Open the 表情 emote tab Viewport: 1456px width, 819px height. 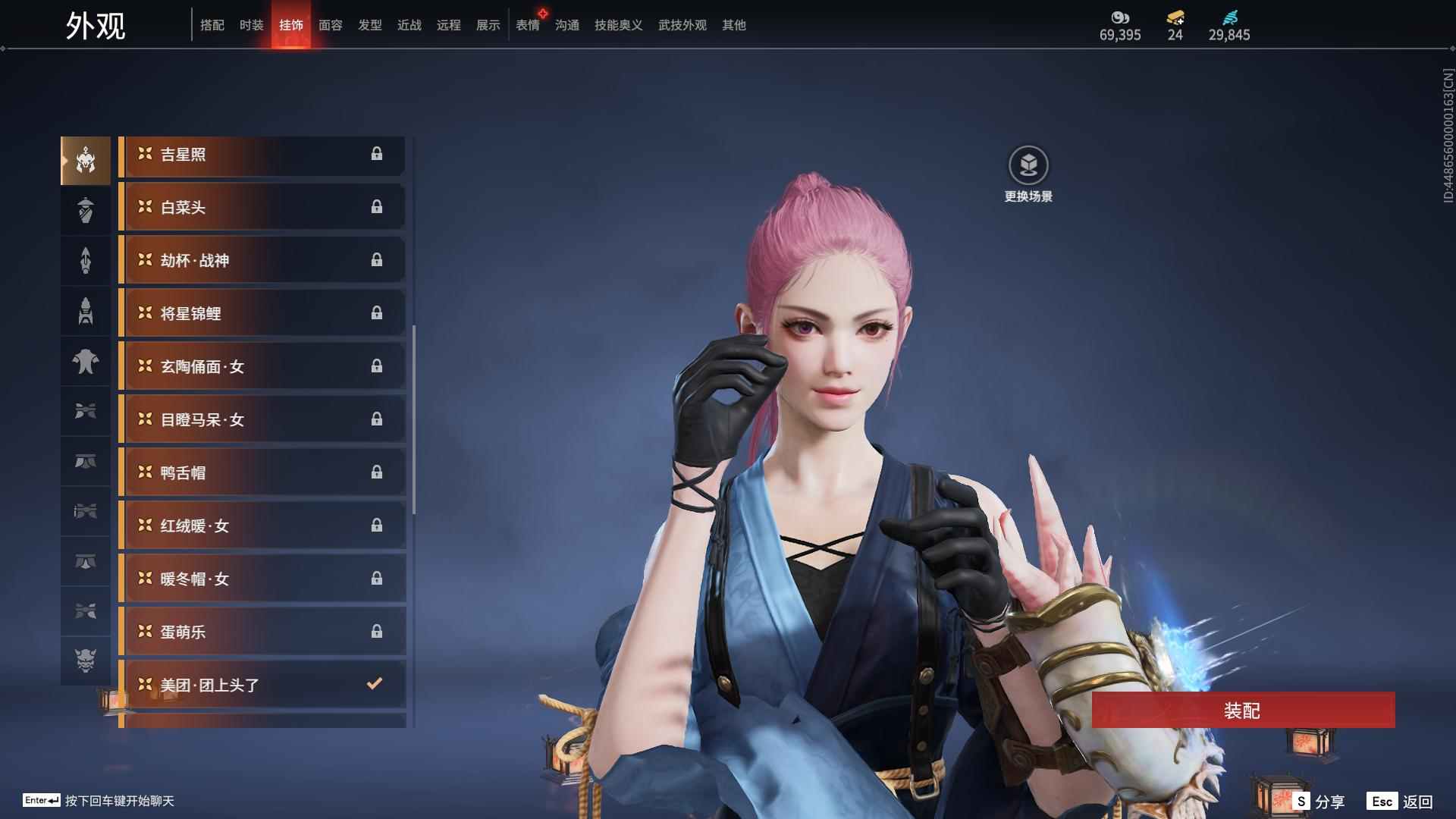(527, 25)
